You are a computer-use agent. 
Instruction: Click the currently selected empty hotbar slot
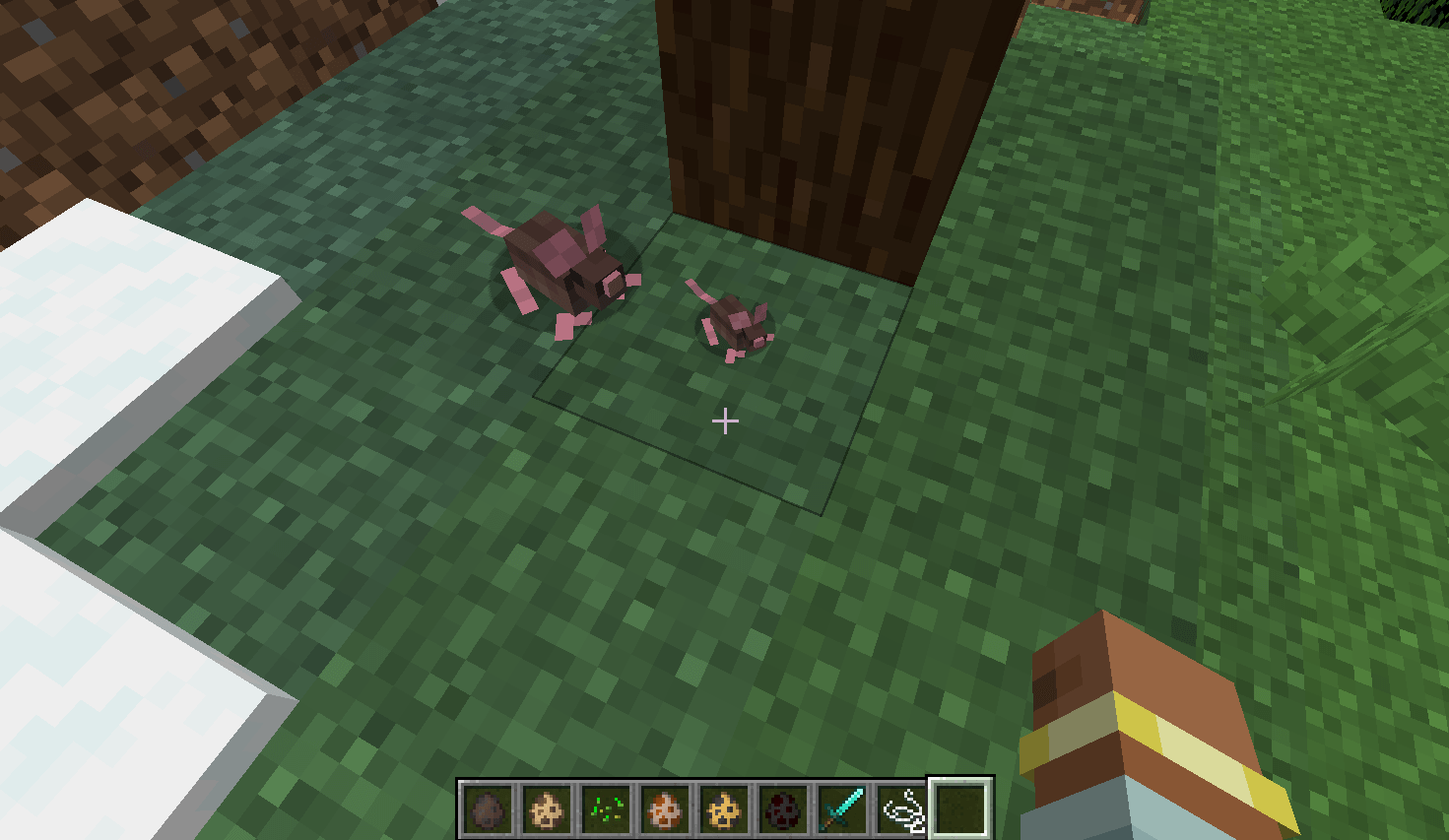tap(959, 808)
